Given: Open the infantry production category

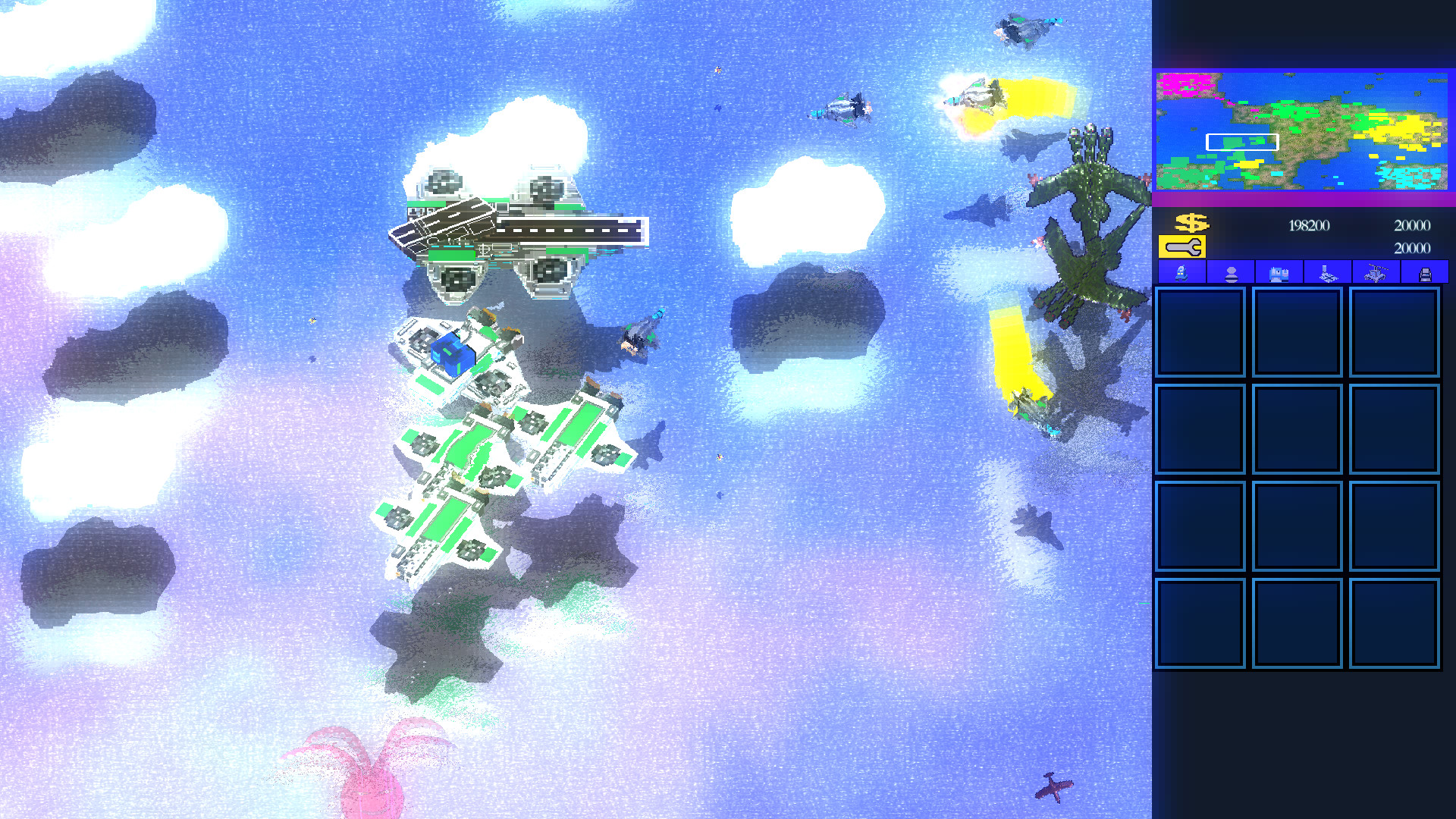Looking at the screenshot, I should pos(1230,273).
